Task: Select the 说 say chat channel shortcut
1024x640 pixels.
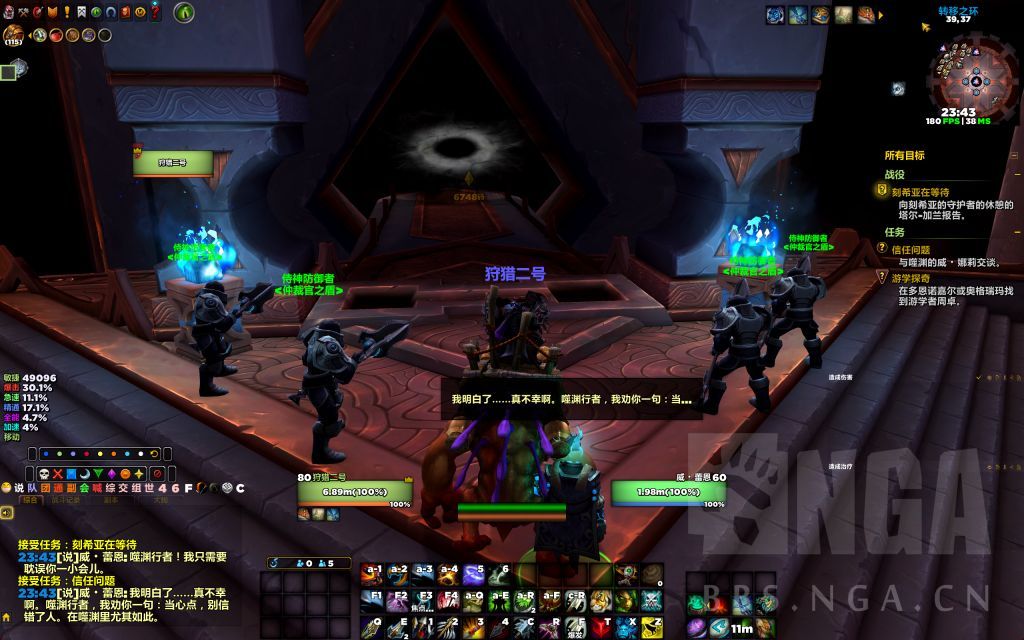Action: 19,487
